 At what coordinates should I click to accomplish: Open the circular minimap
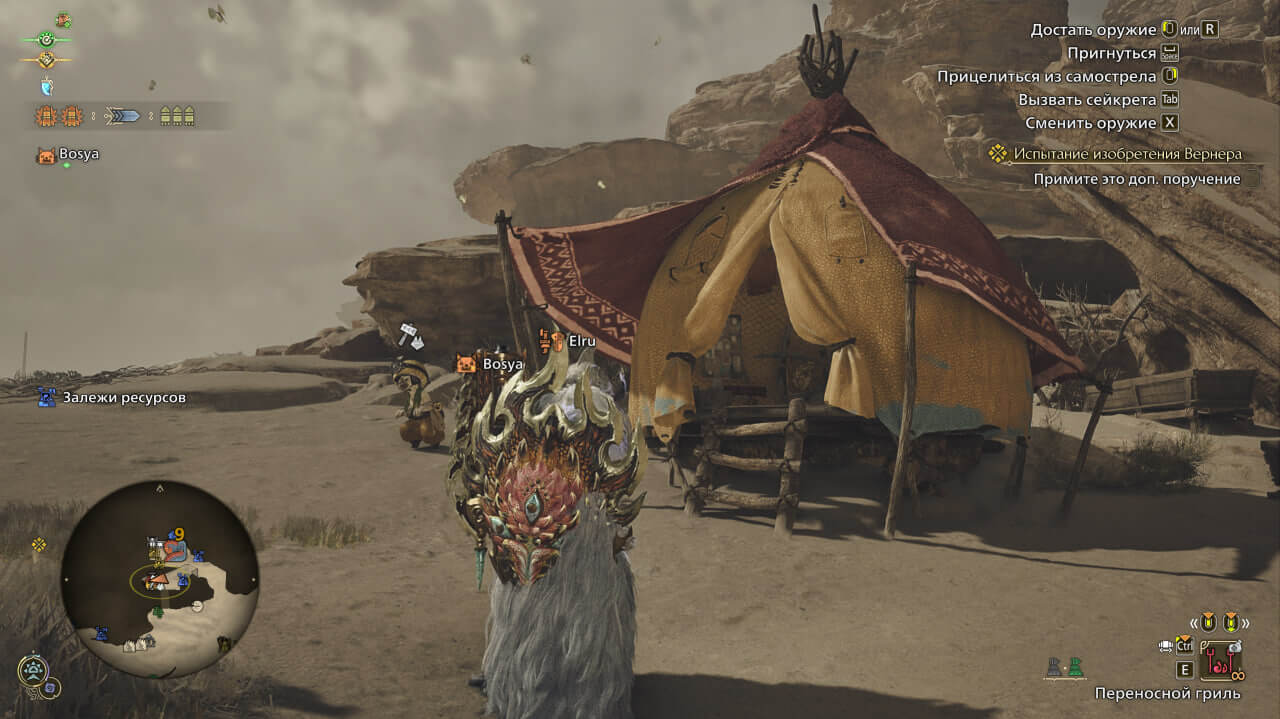160,580
